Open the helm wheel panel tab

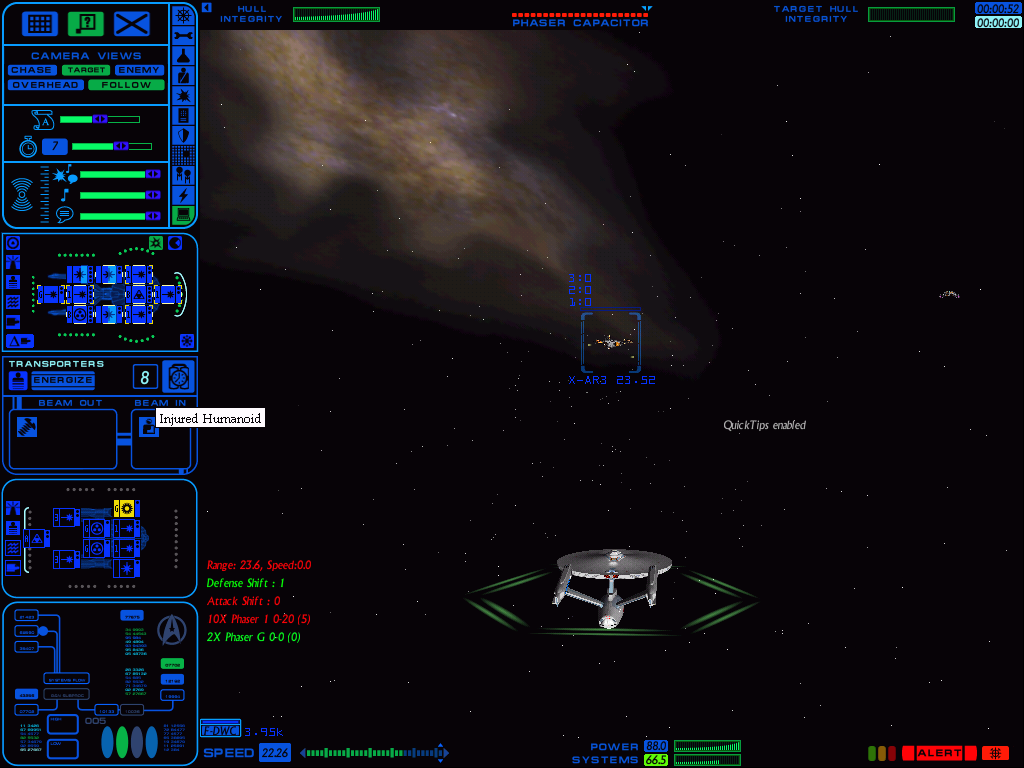(x=183, y=14)
